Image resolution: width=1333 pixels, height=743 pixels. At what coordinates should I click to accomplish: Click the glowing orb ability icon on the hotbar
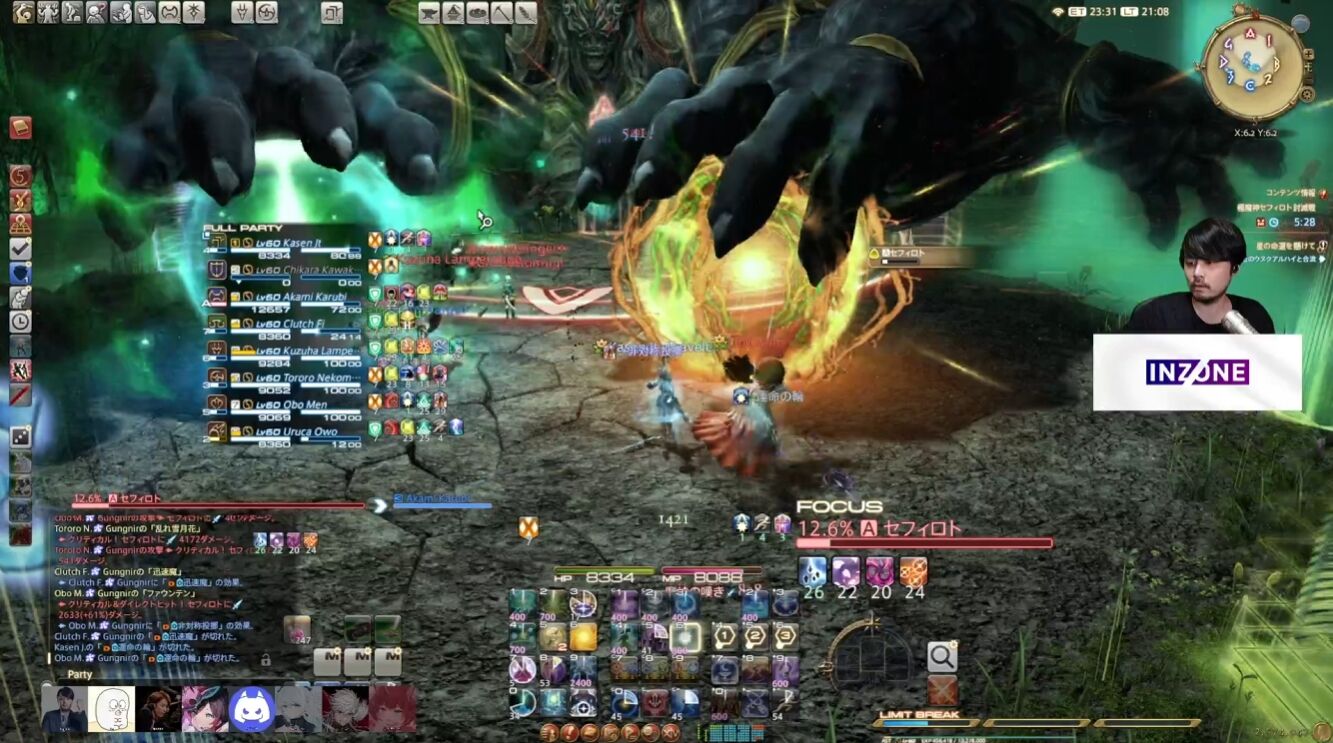[x=583, y=637]
